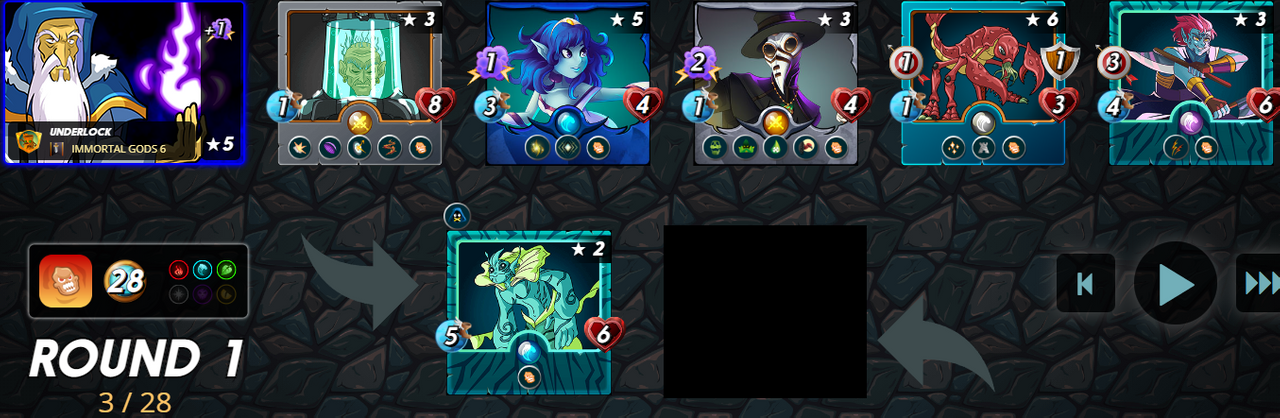Image resolution: width=1280 pixels, height=418 pixels.
Task: Restart battle with the skip-back button
Action: click(x=1085, y=283)
